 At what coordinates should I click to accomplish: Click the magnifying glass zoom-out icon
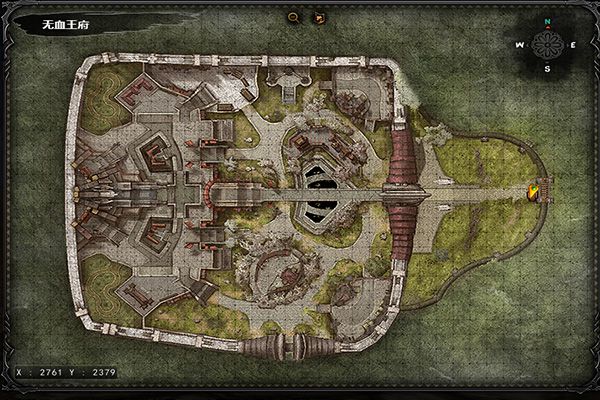[x=293, y=17]
